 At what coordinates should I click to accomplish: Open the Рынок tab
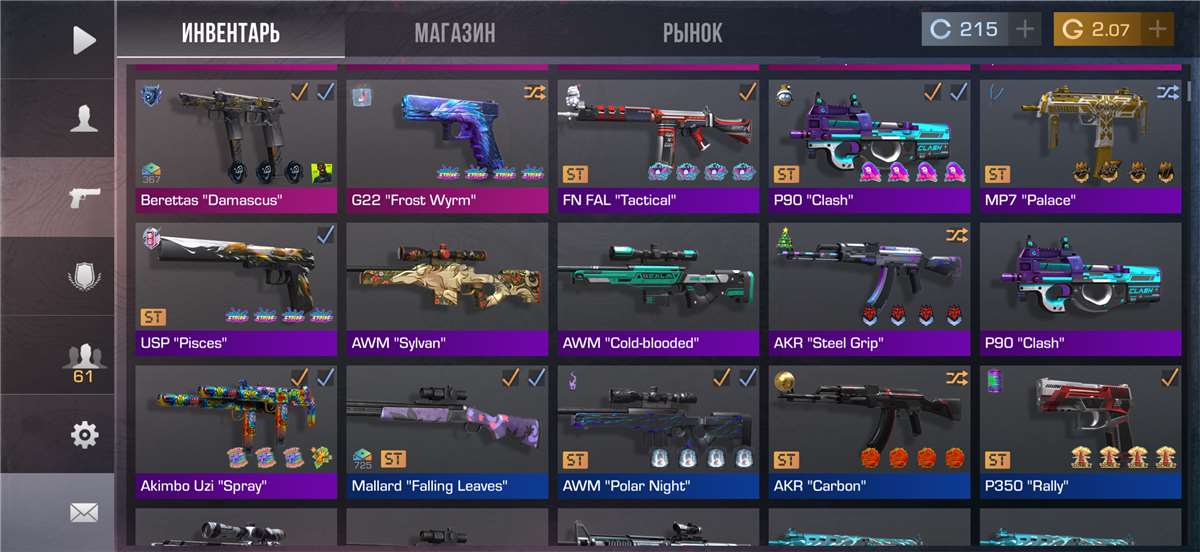click(692, 33)
